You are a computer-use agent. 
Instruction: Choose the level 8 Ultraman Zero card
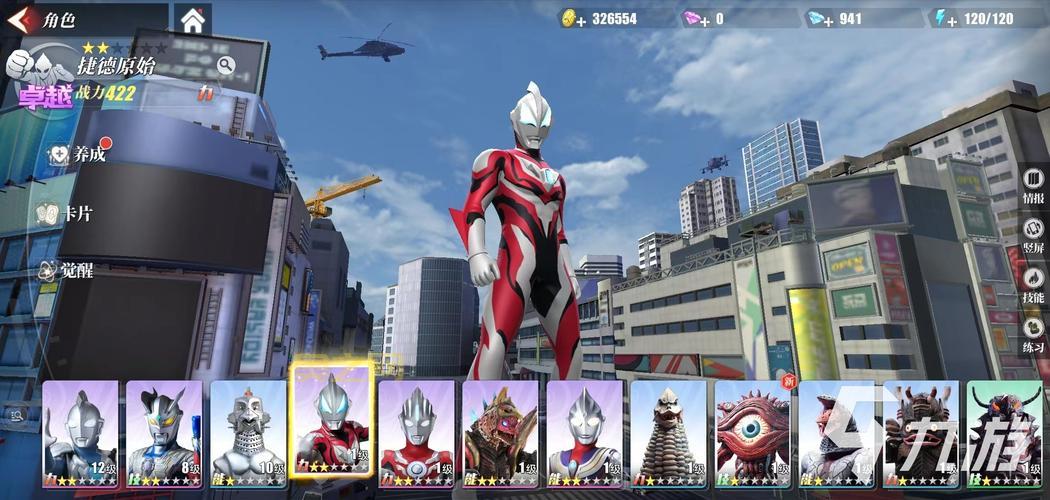click(164, 428)
